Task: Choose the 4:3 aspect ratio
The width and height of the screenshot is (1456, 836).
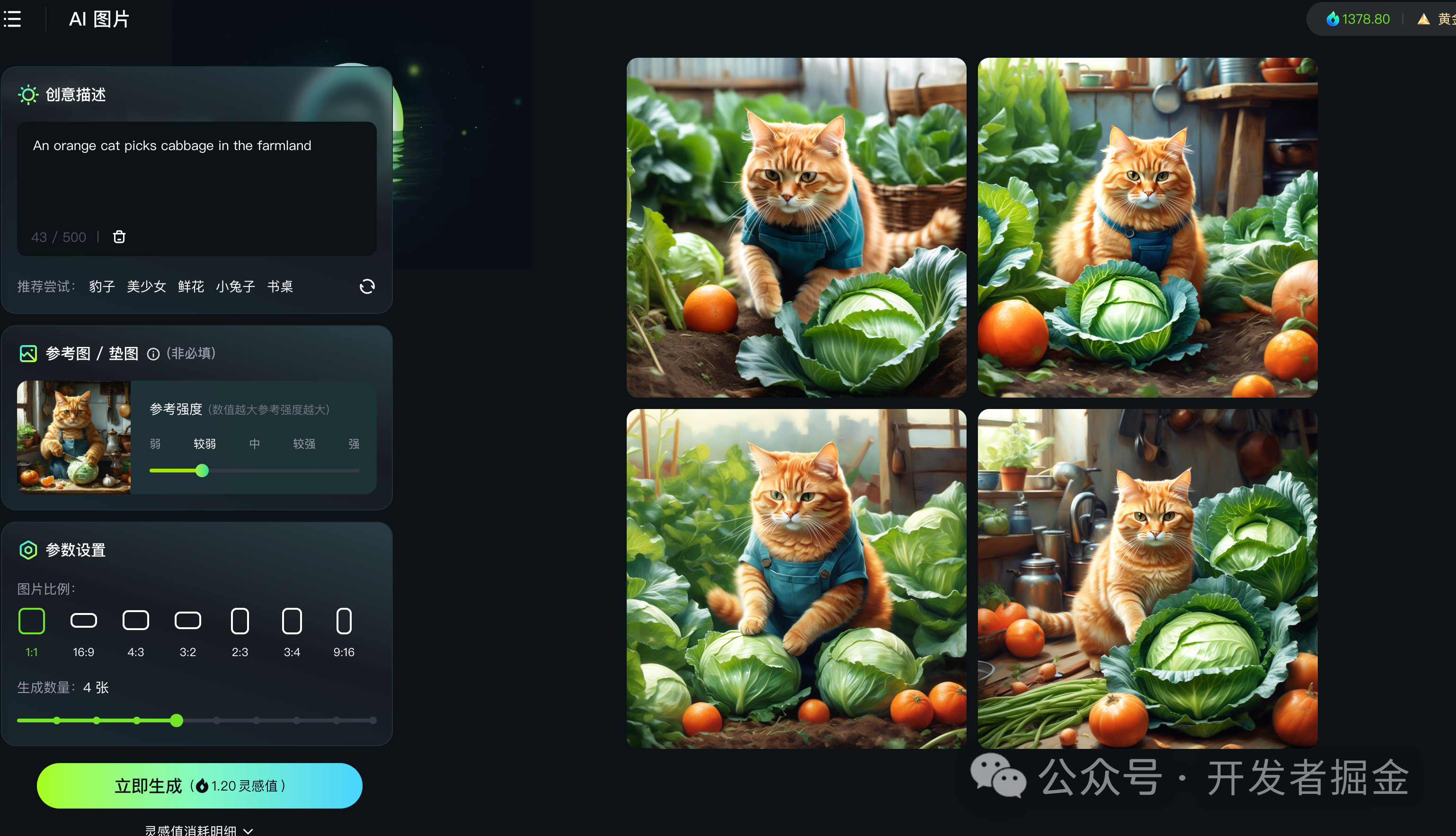Action: 135,621
